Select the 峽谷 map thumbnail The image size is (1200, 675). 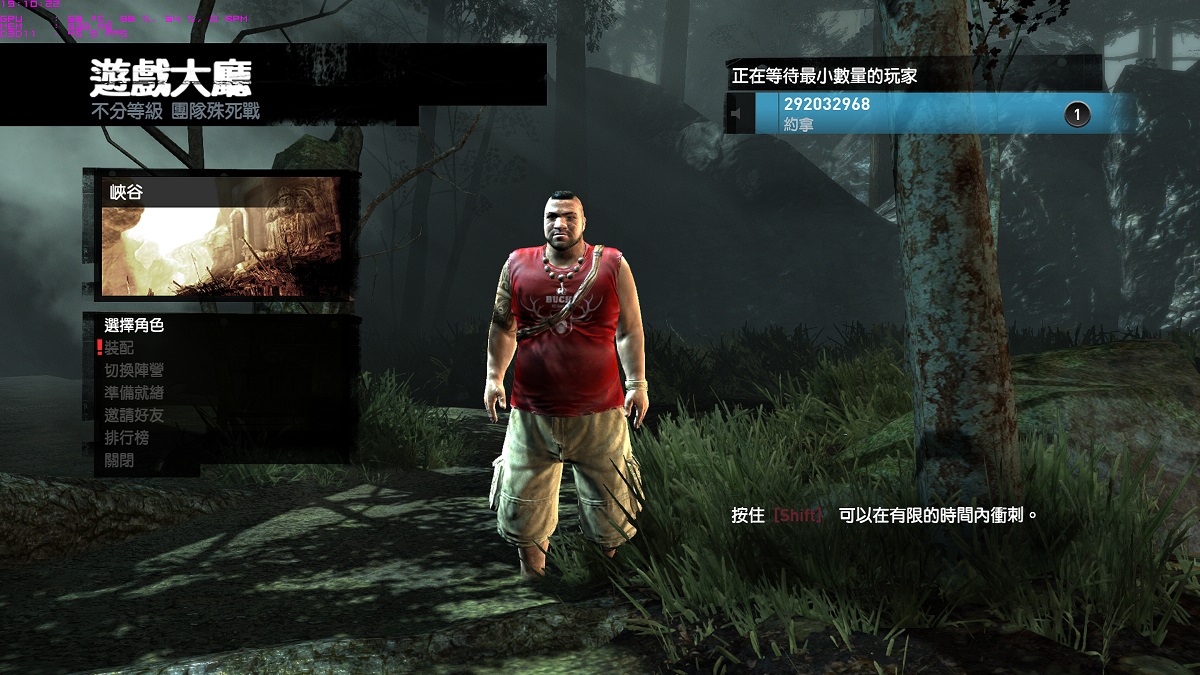point(221,238)
